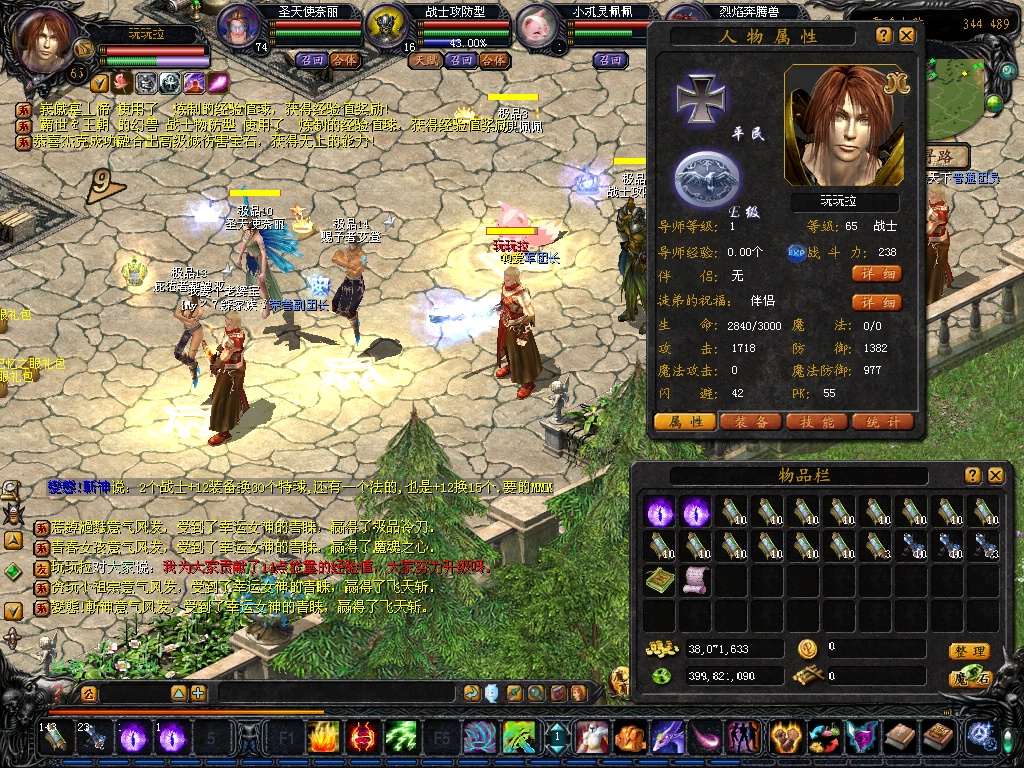Image resolution: width=1024 pixels, height=768 pixels.
Task: Click 详细 button beside 战斗力
Action: (876, 273)
